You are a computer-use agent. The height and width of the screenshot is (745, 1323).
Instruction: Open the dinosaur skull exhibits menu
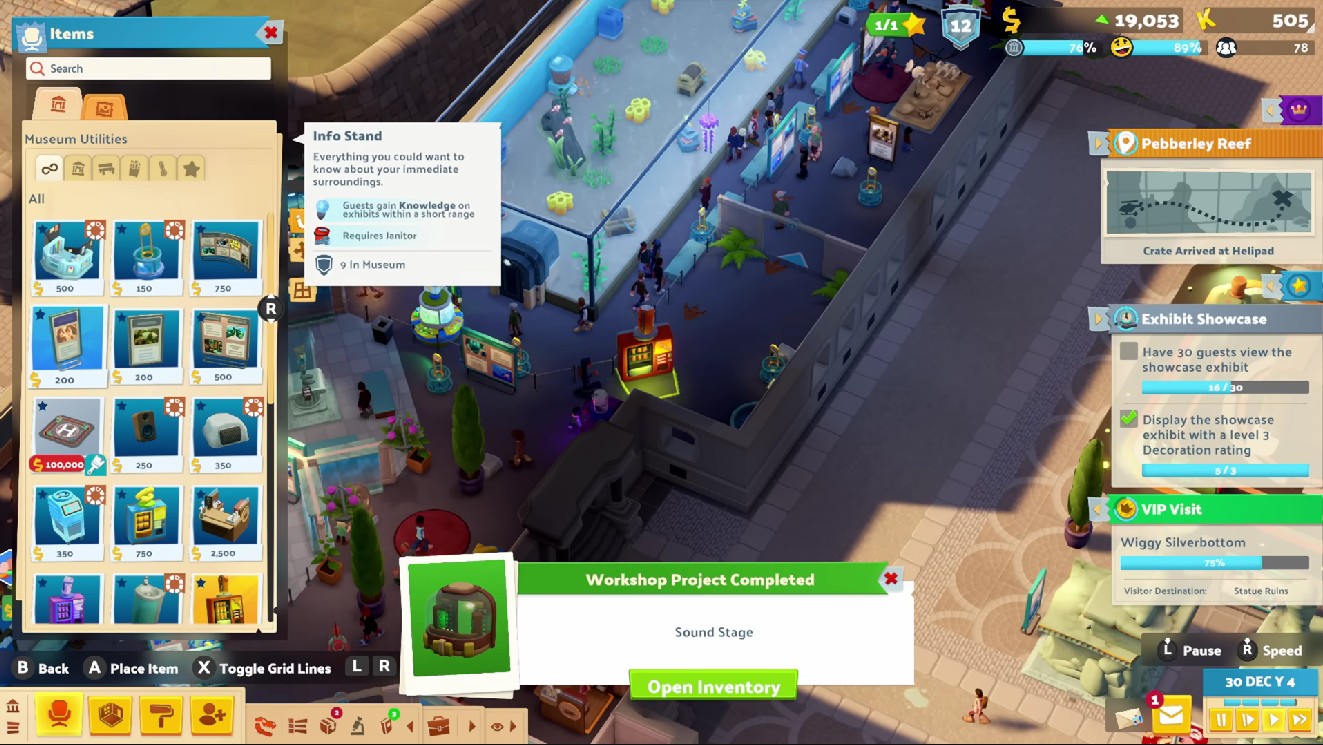pyautogui.click(x=265, y=726)
